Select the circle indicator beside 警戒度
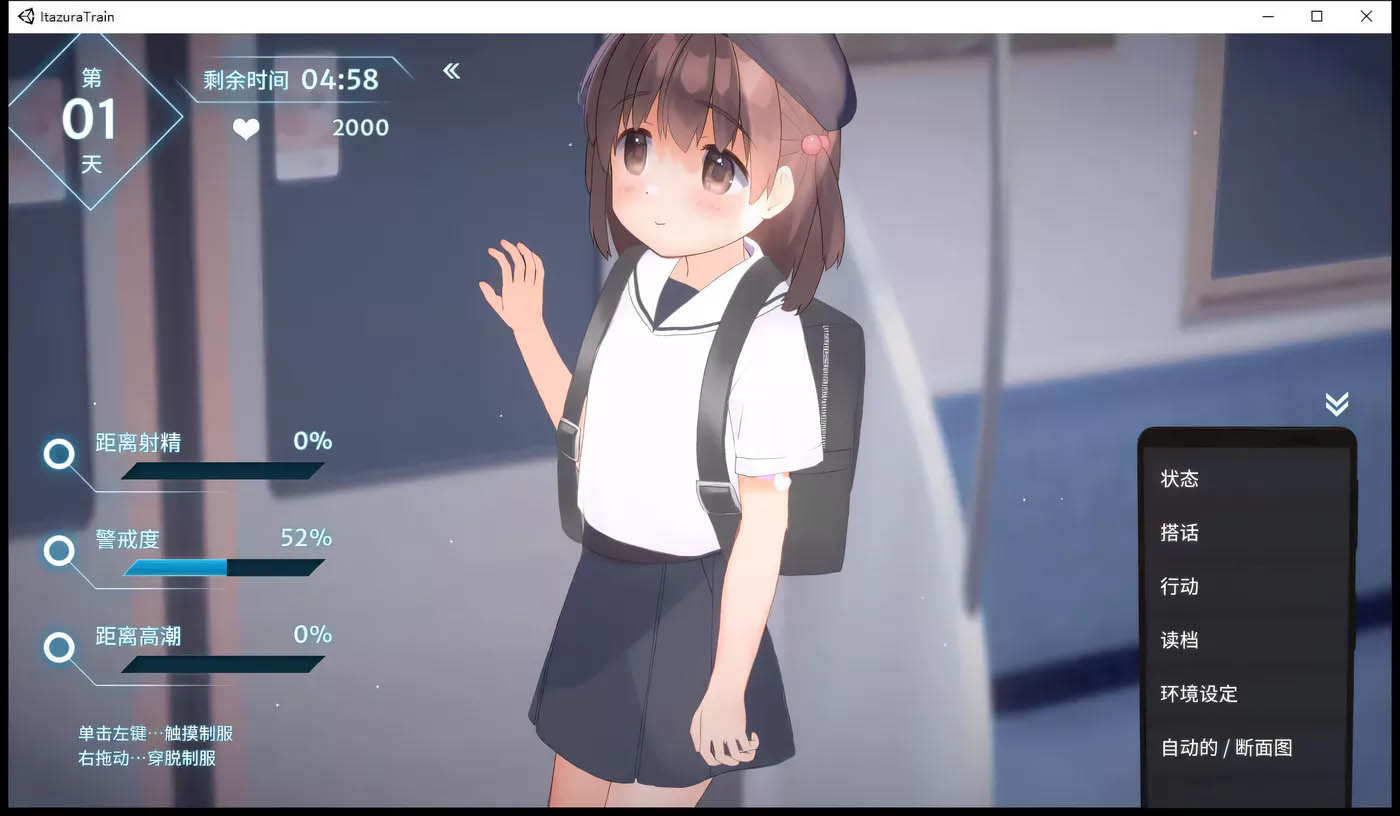Viewport: 1400px width, 816px height. [x=59, y=552]
